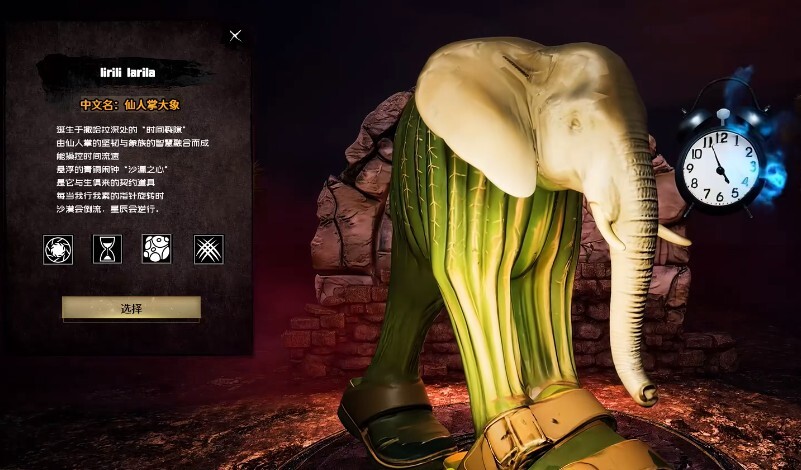
Task: Click the 选择 (Select) button
Action: (131, 309)
